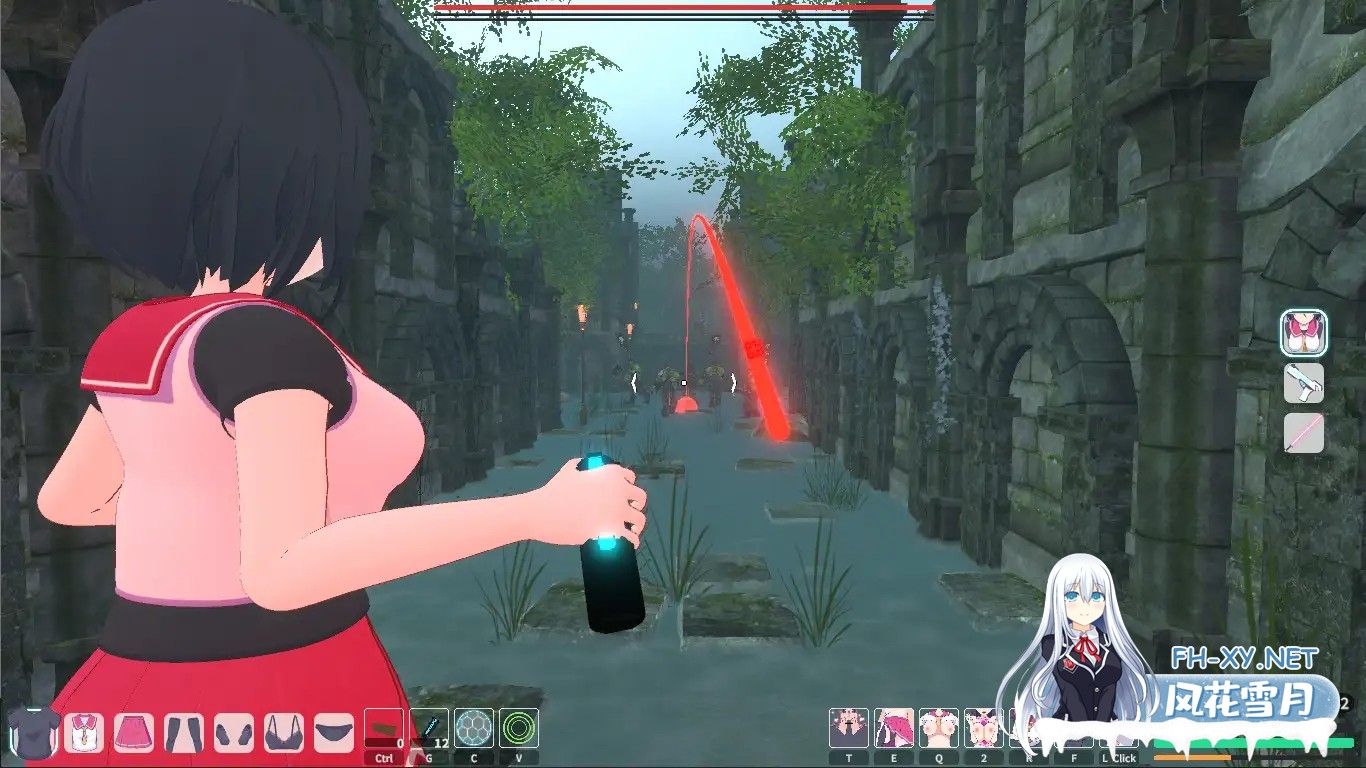
Task: Select the pistol weapon icon
Action: click(x=1303, y=383)
